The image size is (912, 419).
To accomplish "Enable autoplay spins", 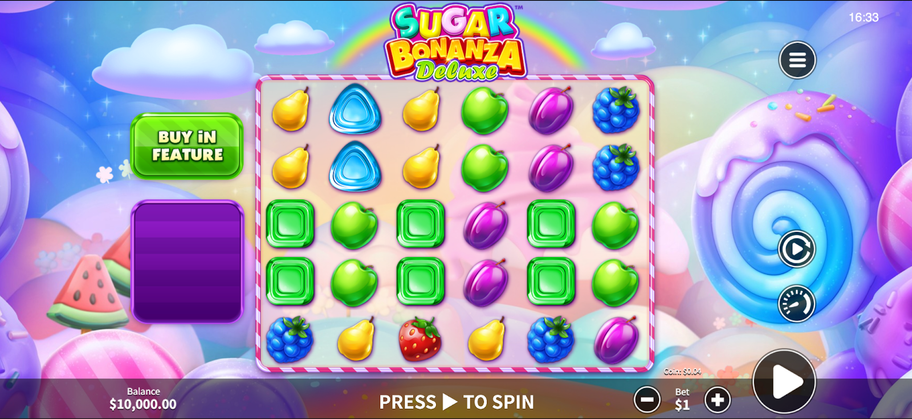I will click(796, 249).
